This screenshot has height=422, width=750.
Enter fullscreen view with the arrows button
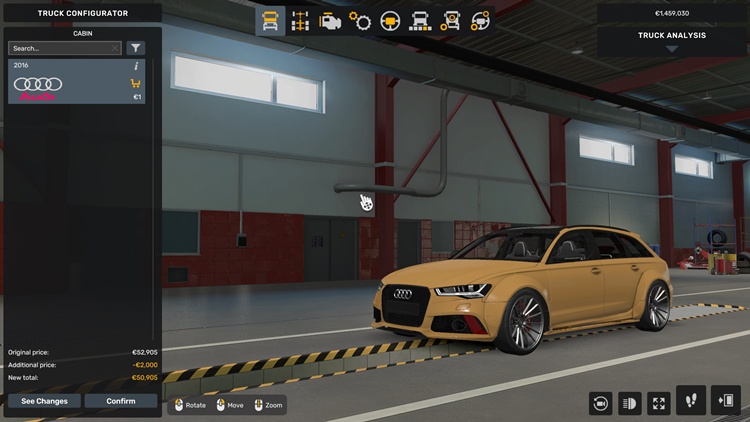(659, 402)
